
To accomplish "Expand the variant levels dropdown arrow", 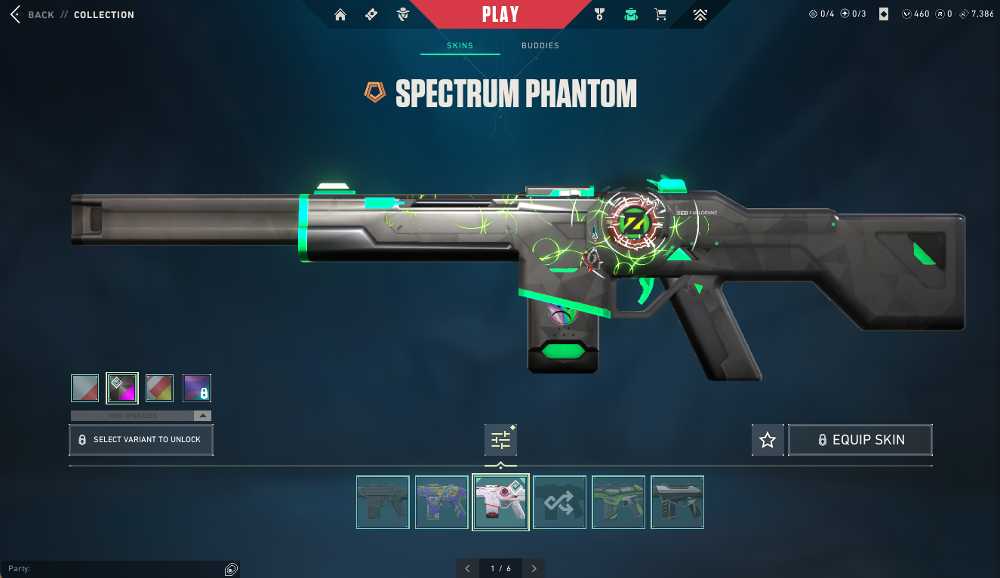I will point(203,415).
